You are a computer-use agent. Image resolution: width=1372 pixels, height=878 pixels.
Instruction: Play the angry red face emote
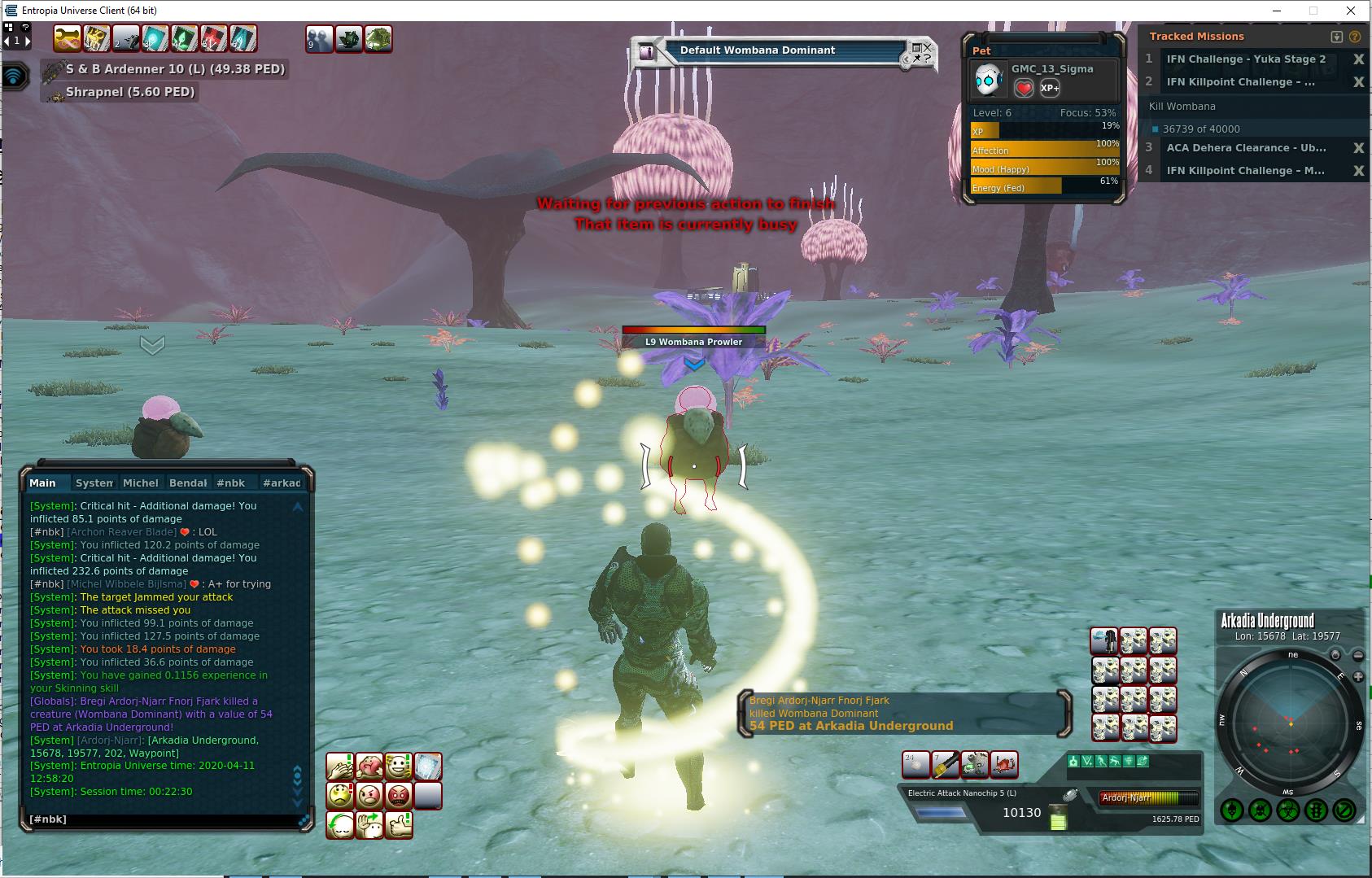(398, 795)
